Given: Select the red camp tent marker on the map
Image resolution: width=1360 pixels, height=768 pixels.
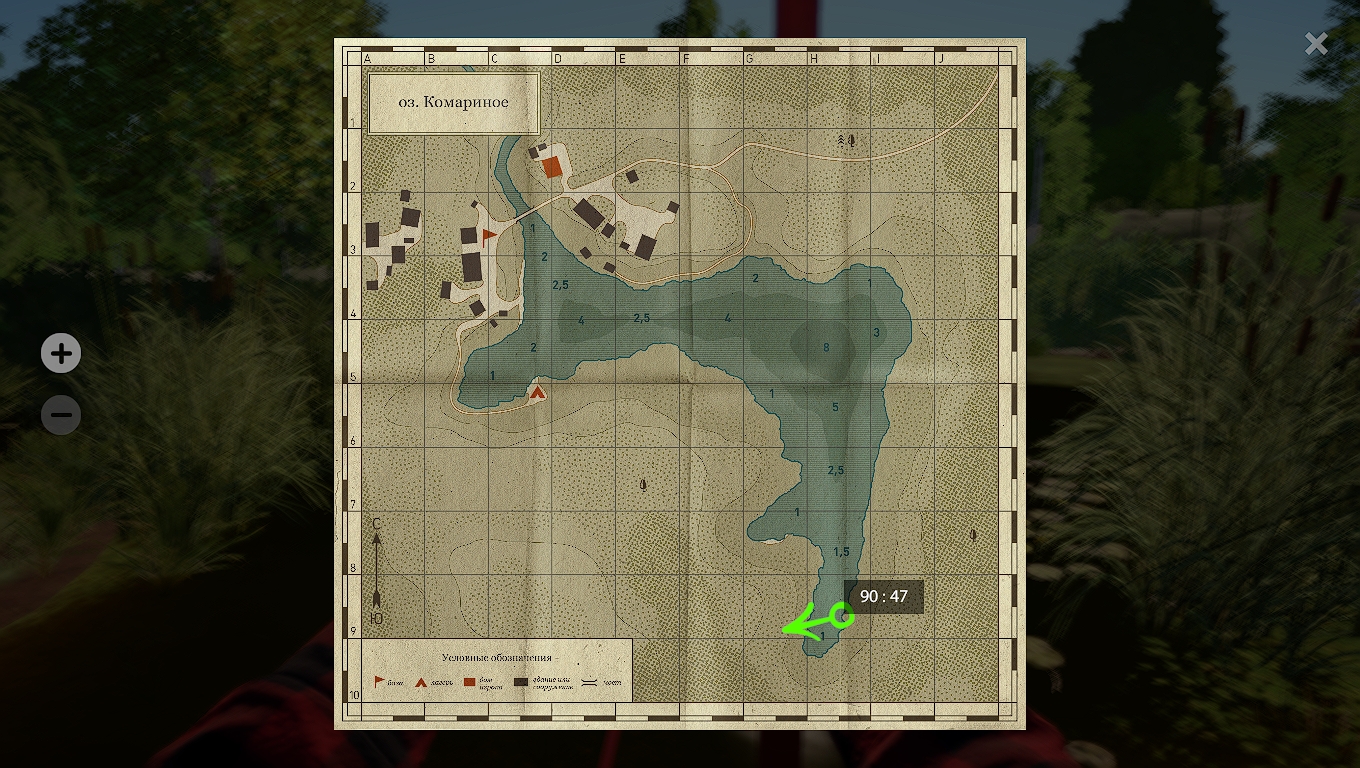Looking at the screenshot, I should click(538, 393).
